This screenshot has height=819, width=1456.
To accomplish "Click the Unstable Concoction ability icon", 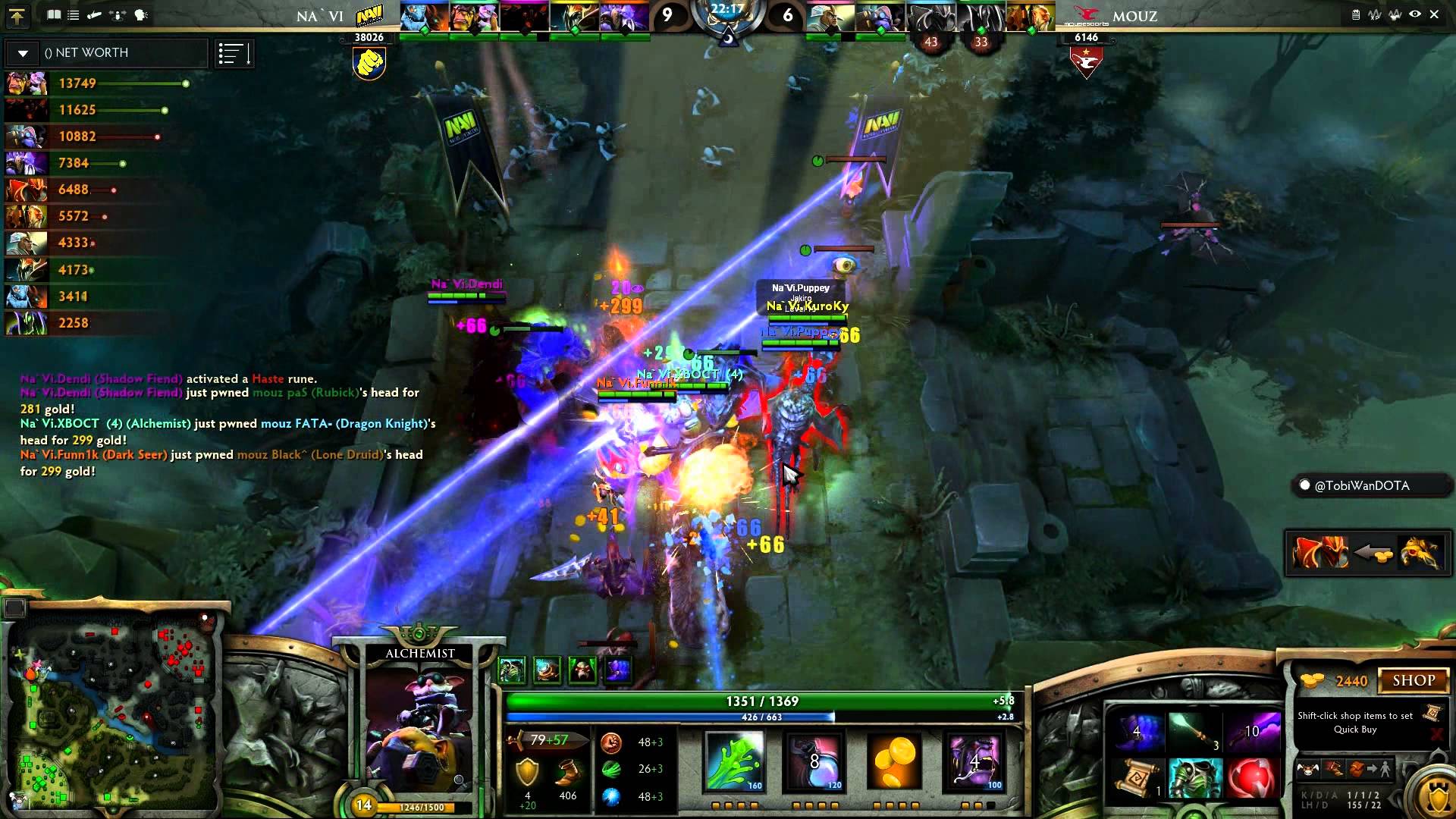I will click(x=815, y=762).
